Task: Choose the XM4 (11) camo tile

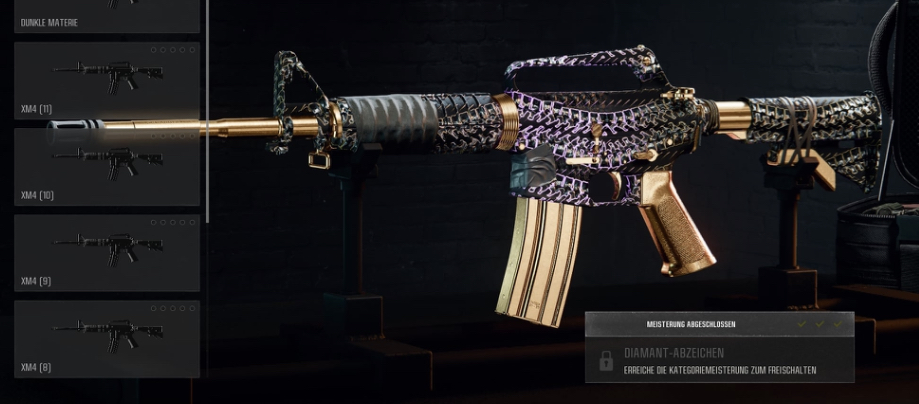Action: (x=106, y=79)
